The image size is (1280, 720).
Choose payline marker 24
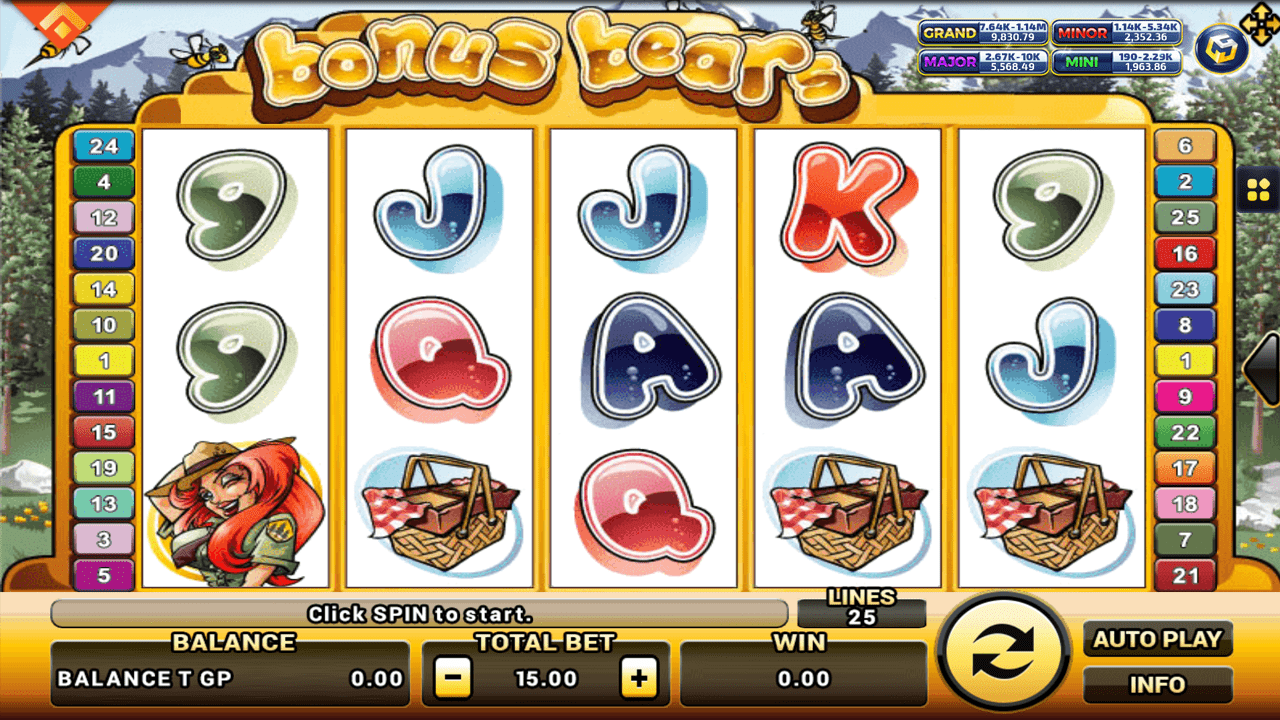click(104, 147)
